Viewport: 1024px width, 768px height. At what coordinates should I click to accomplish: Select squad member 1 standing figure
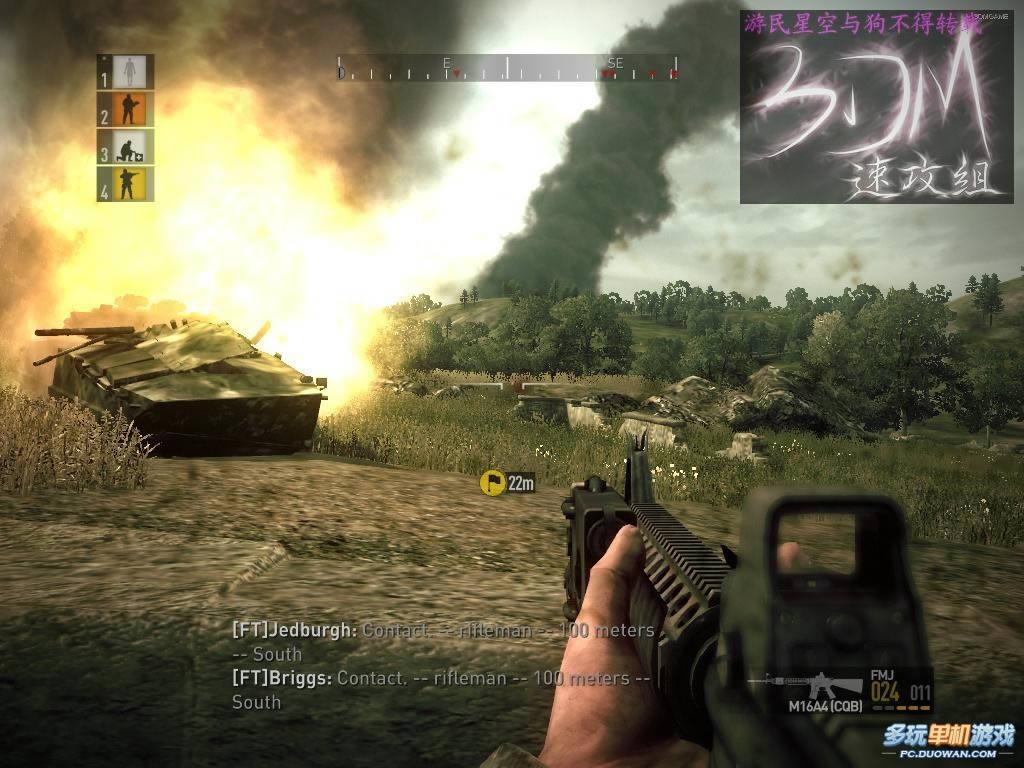tap(126, 72)
